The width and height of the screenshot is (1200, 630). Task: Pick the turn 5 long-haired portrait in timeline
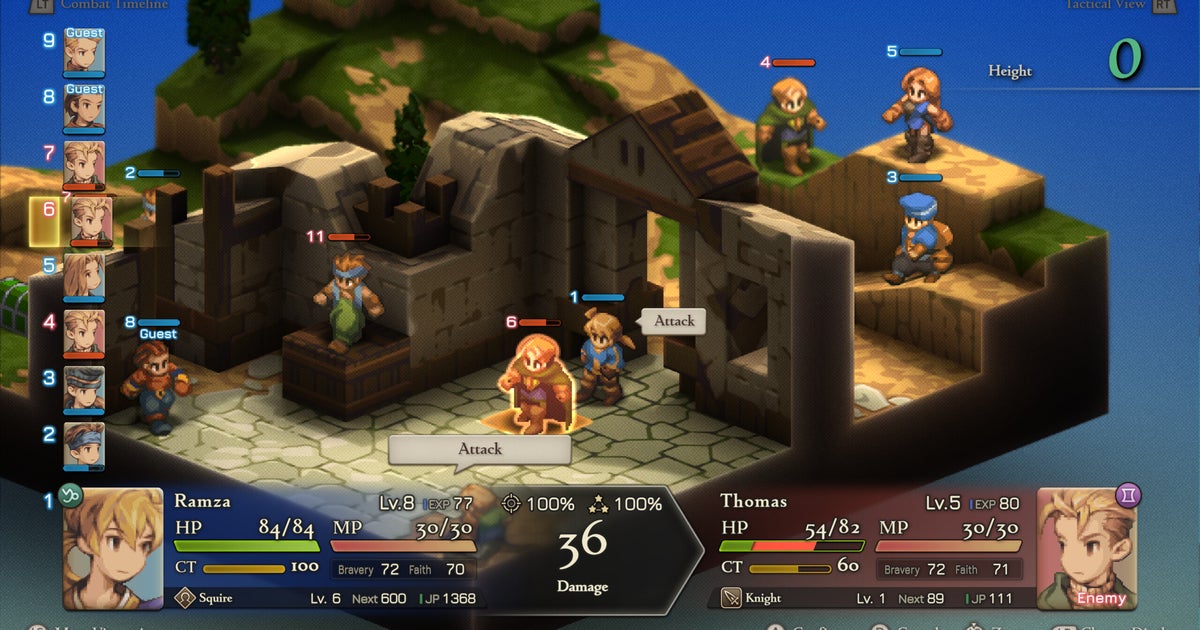point(84,277)
